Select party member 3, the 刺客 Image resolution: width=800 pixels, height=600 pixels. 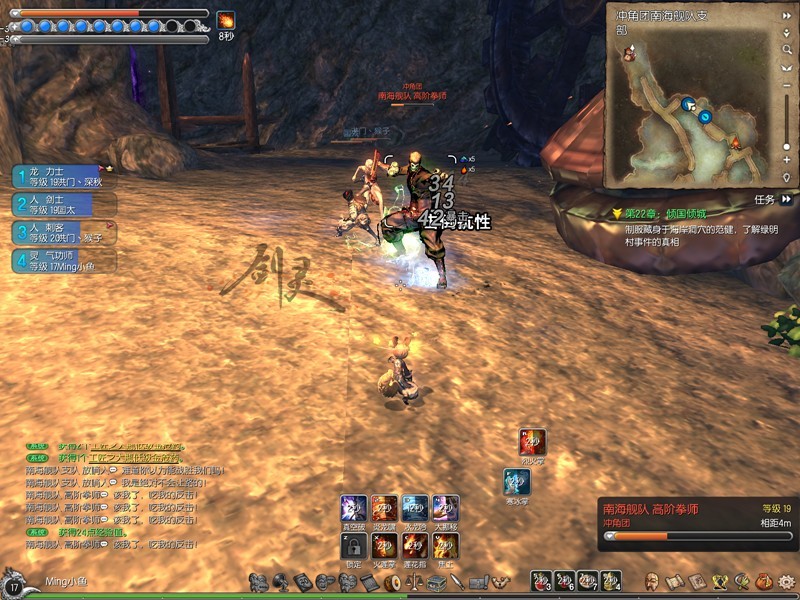(x=58, y=233)
